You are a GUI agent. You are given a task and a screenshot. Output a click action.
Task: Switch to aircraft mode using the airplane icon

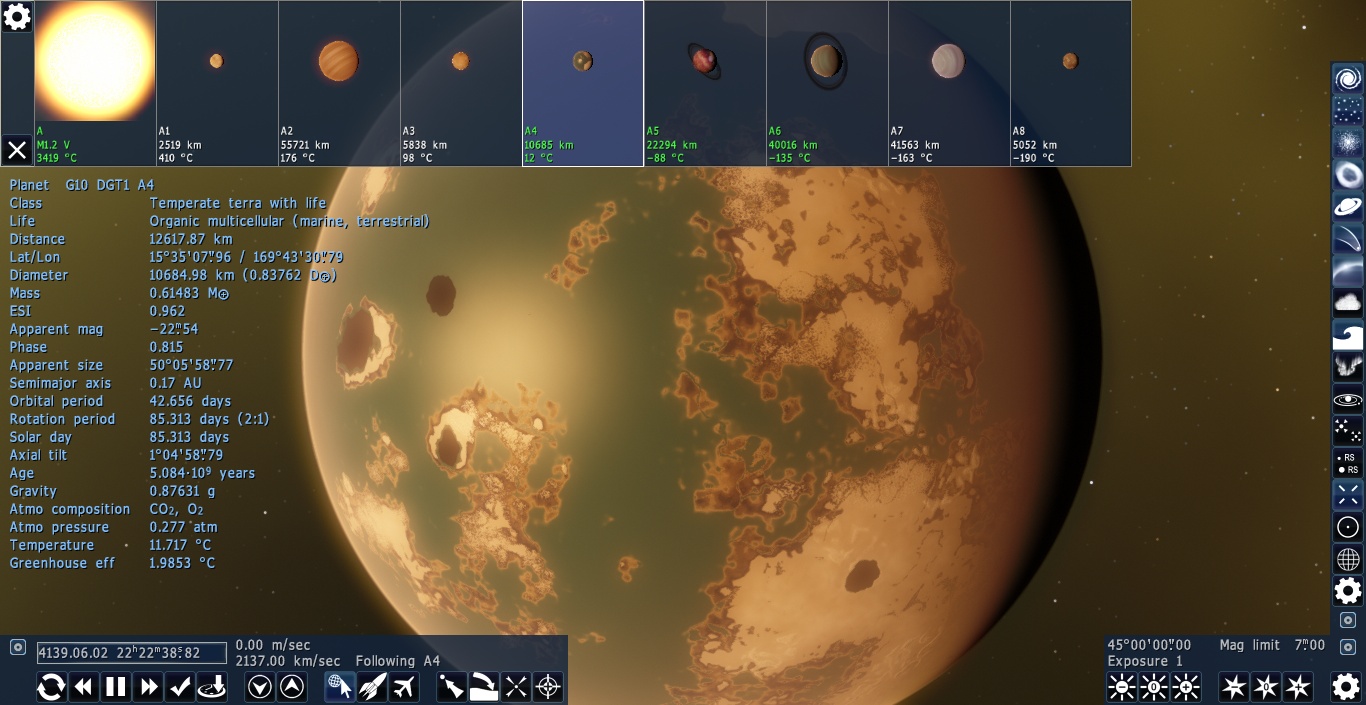[404, 687]
